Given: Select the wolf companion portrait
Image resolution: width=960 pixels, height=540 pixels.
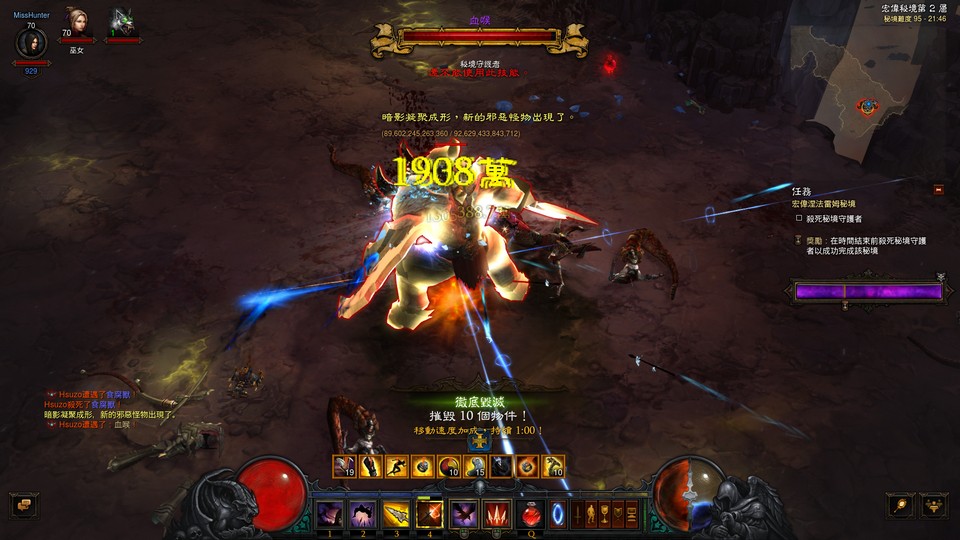Looking at the screenshot, I should coord(123,22).
